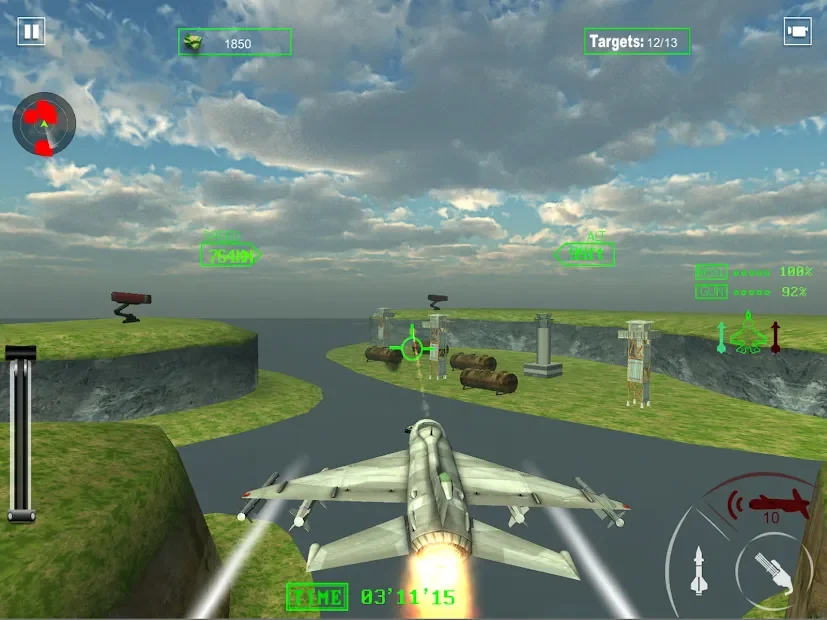Click the circular radar minimap
The image size is (827, 620).
pos(44,124)
